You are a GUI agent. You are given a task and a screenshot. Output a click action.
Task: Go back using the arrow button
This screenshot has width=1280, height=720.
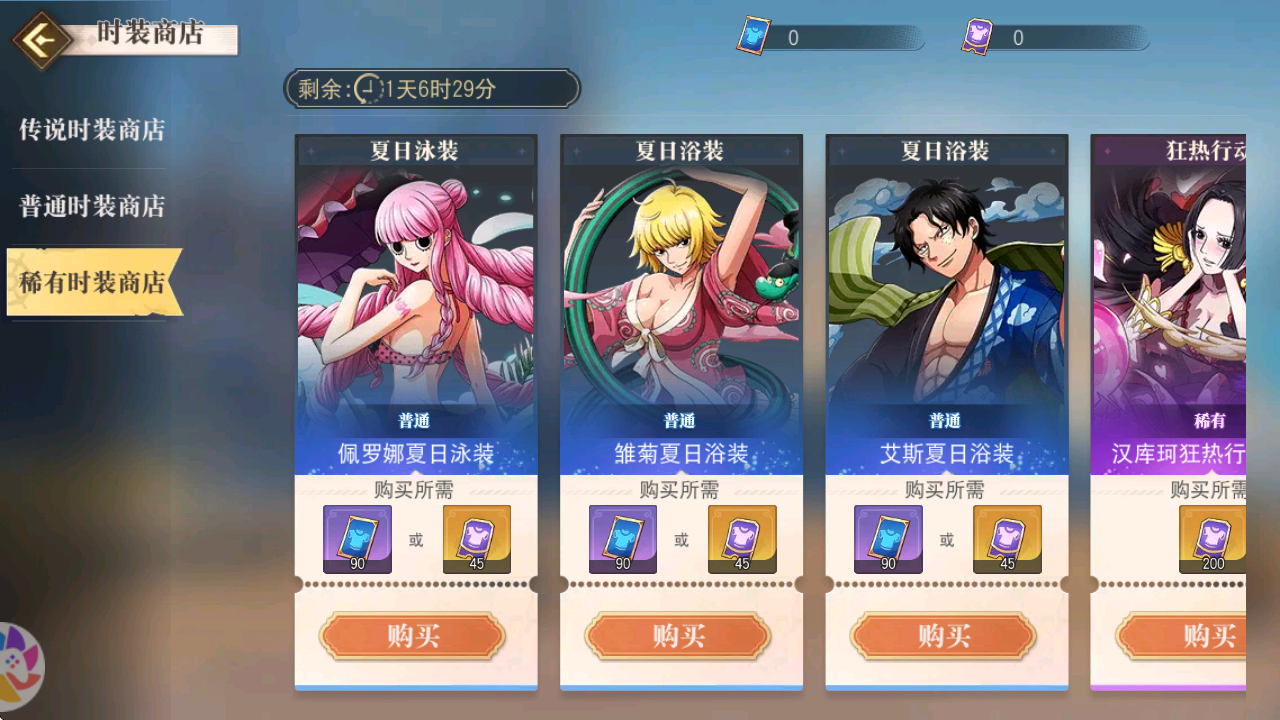pyautogui.click(x=40, y=41)
